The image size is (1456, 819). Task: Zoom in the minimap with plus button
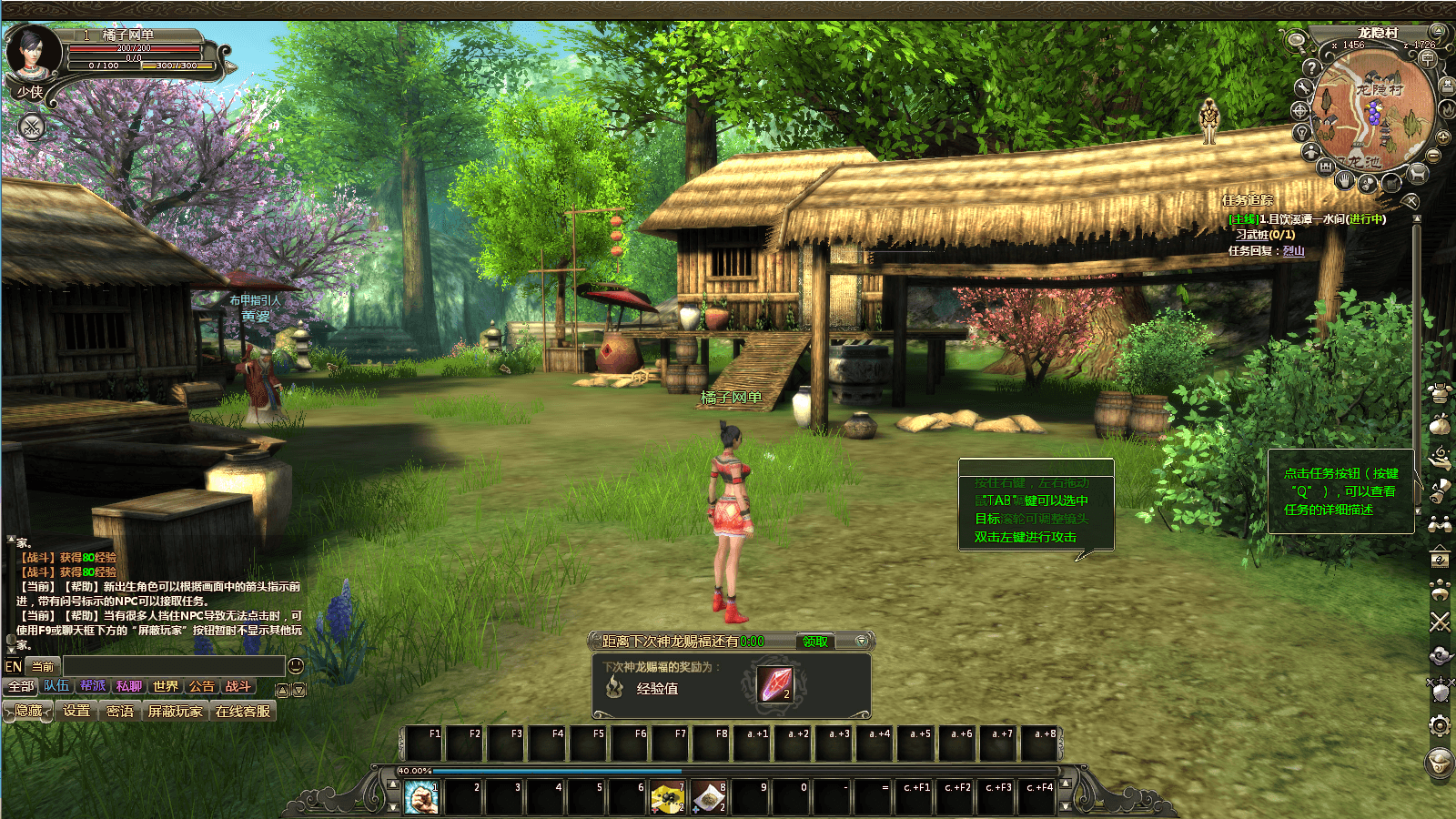coord(1443,137)
